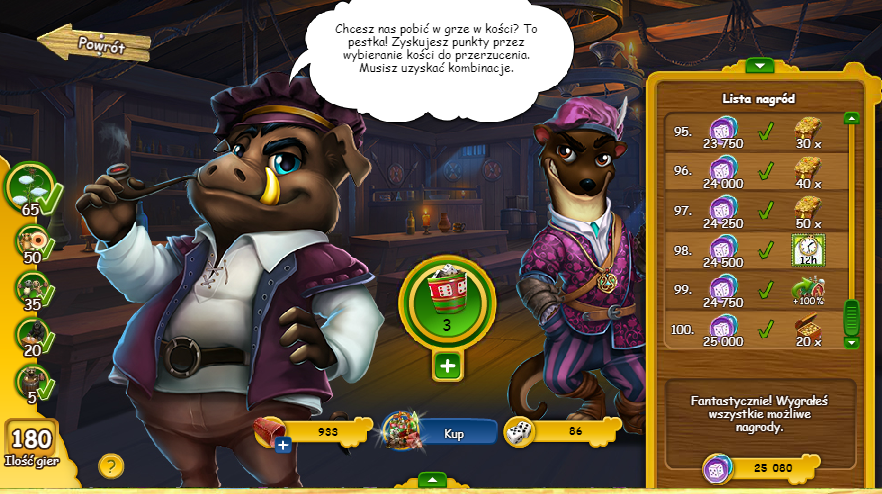The width and height of the screenshot is (882, 494).
Task: Add more dice cups with green plus
Action: click(x=447, y=366)
